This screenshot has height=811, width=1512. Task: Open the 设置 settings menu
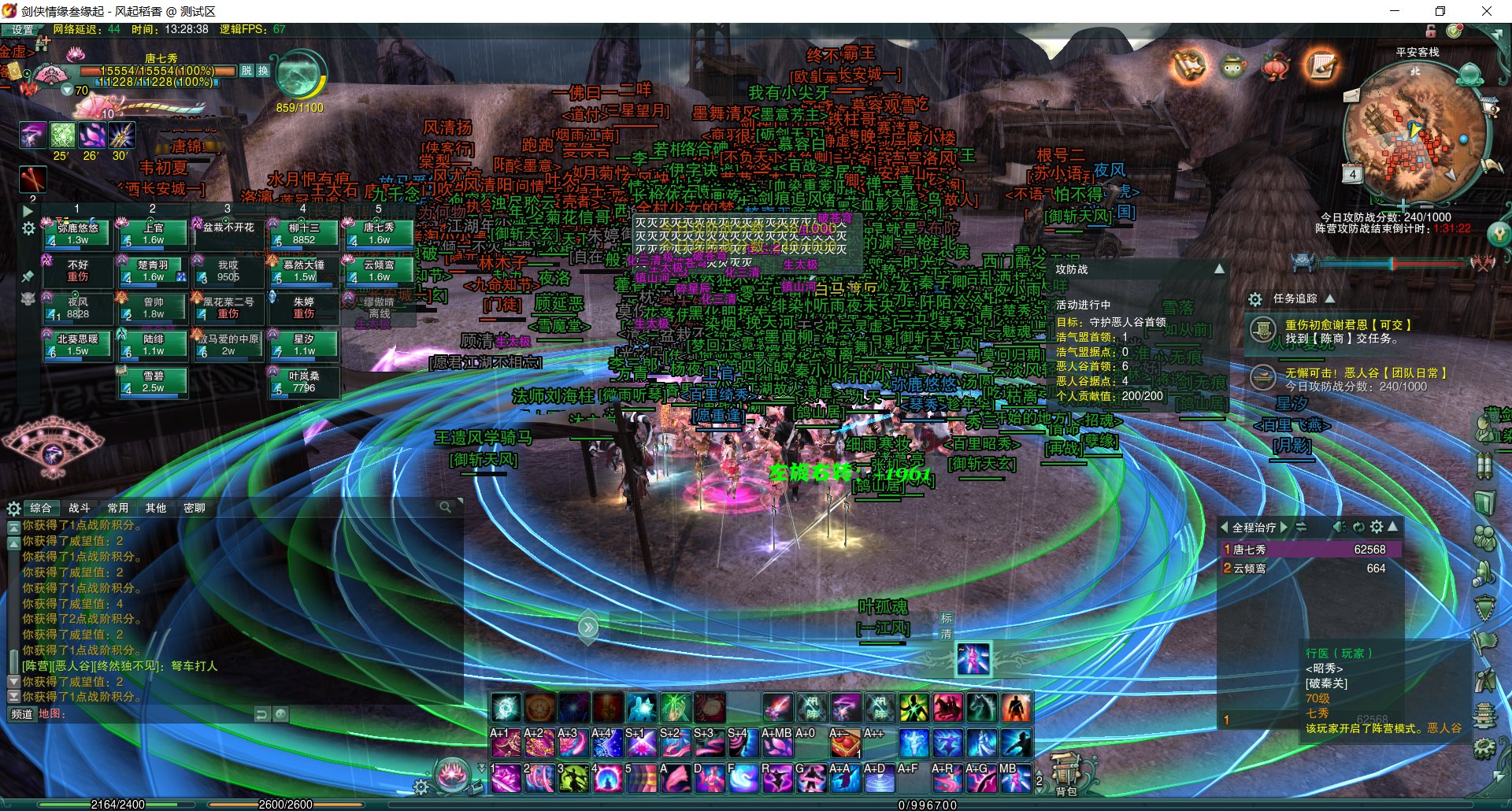point(22,30)
